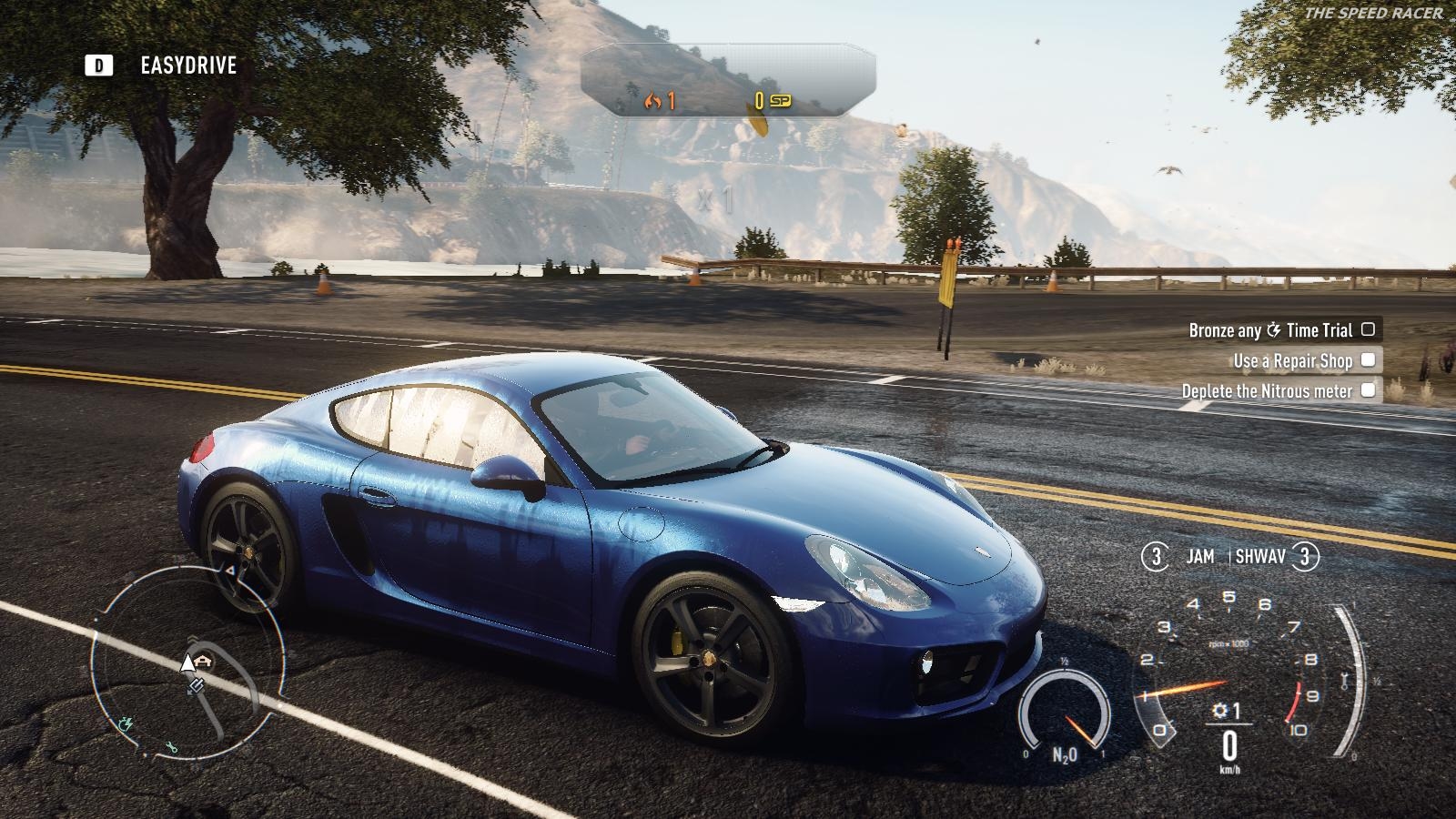Click the gear cog icon above the speed readout

(1218, 710)
